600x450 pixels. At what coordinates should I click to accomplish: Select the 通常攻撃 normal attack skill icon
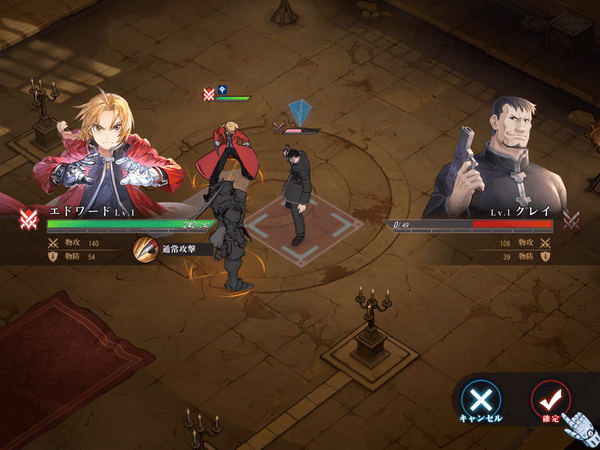[x=146, y=249]
